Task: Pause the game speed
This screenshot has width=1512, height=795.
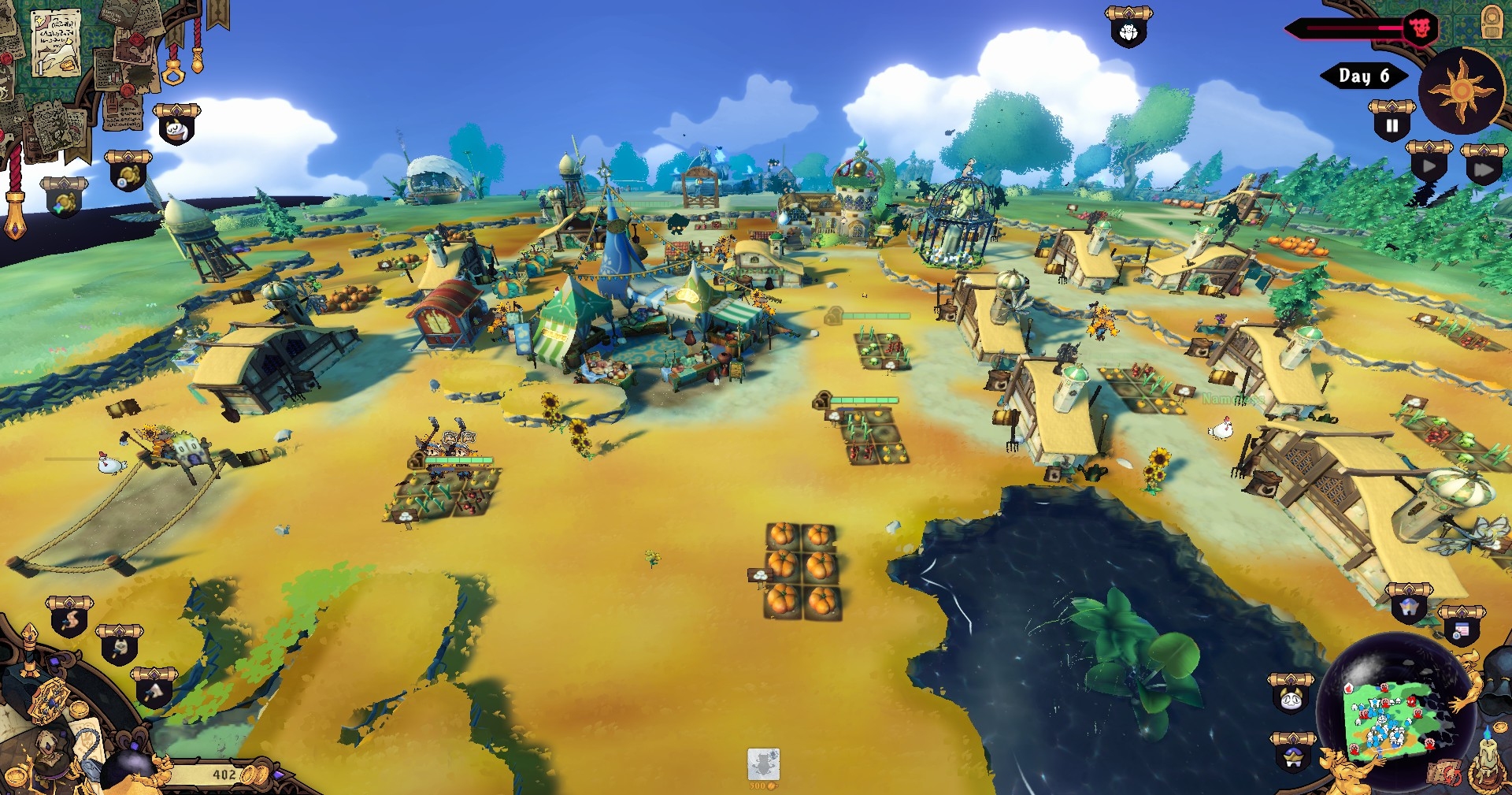Action: tap(1392, 124)
